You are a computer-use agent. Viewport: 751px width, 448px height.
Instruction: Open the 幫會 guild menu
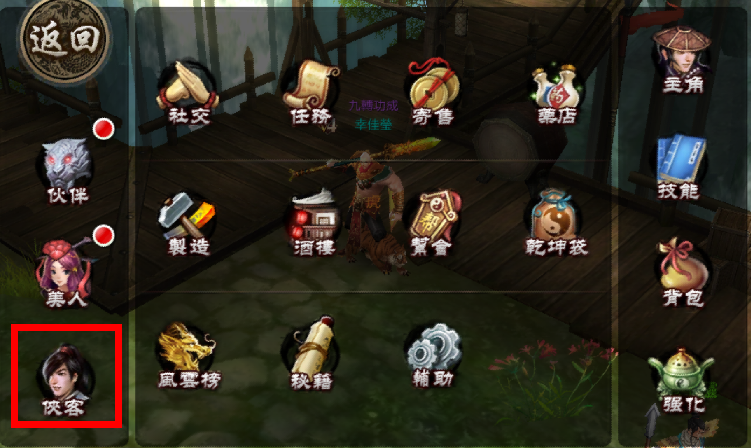tap(433, 220)
